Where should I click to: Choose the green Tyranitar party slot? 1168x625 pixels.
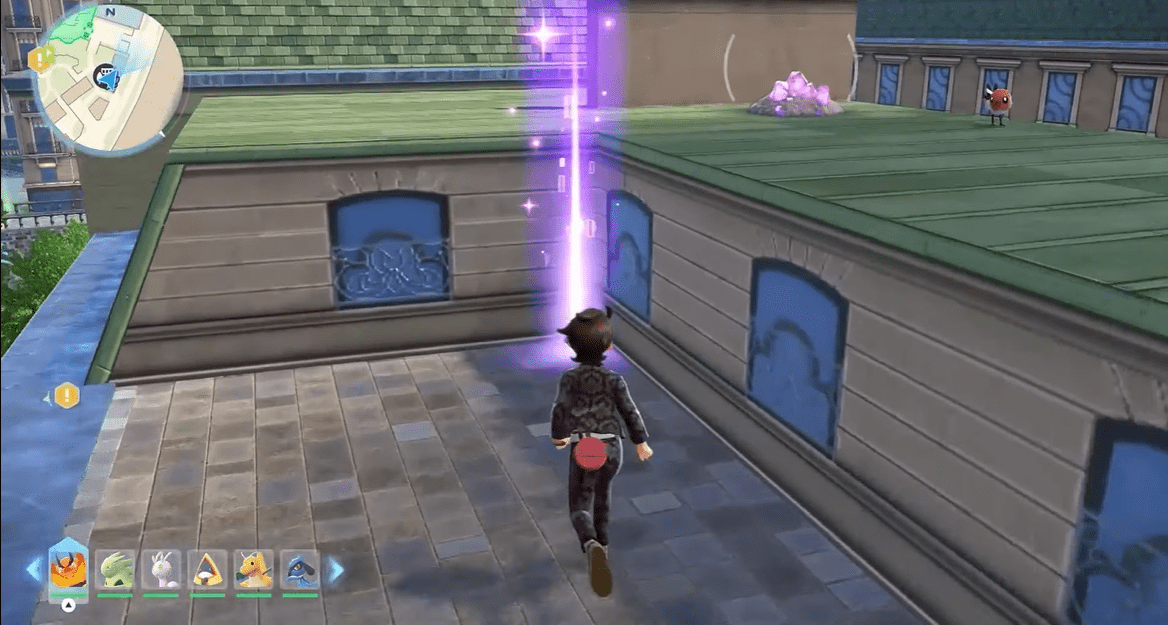pos(116,570)
